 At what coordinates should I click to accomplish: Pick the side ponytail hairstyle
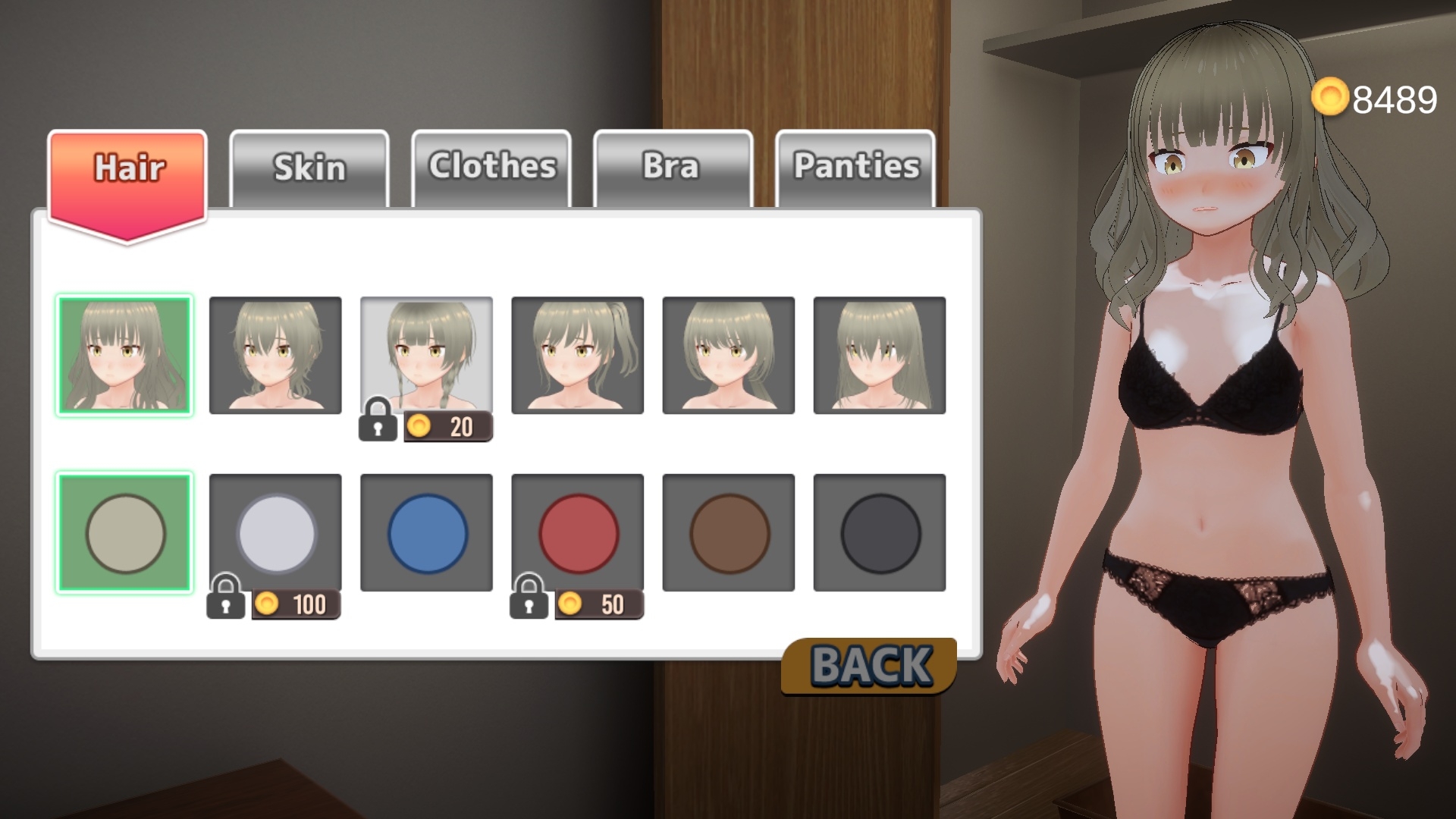[578, 355]
